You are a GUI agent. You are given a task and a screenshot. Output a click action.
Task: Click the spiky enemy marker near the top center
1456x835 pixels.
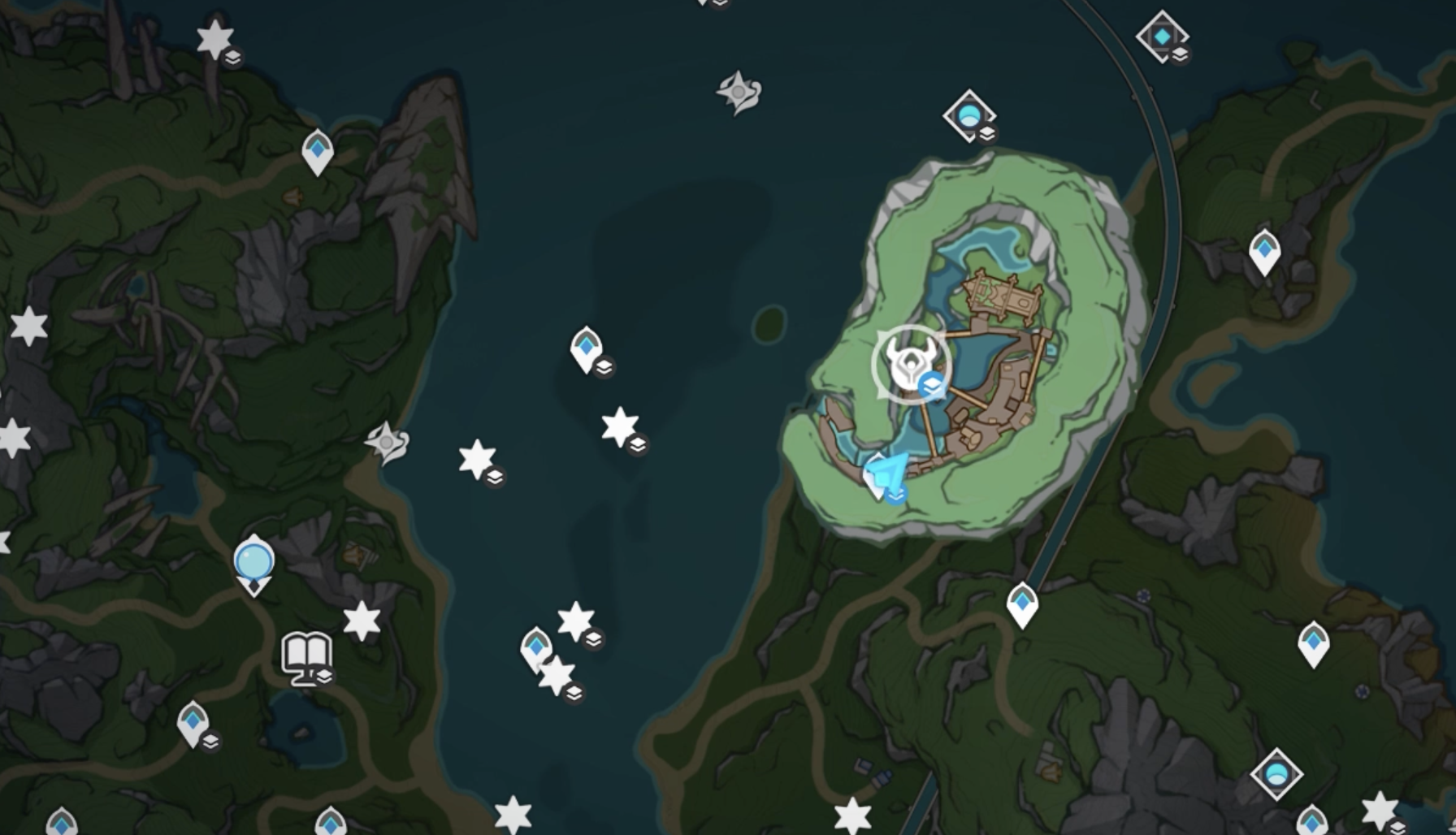pos(737,92)
